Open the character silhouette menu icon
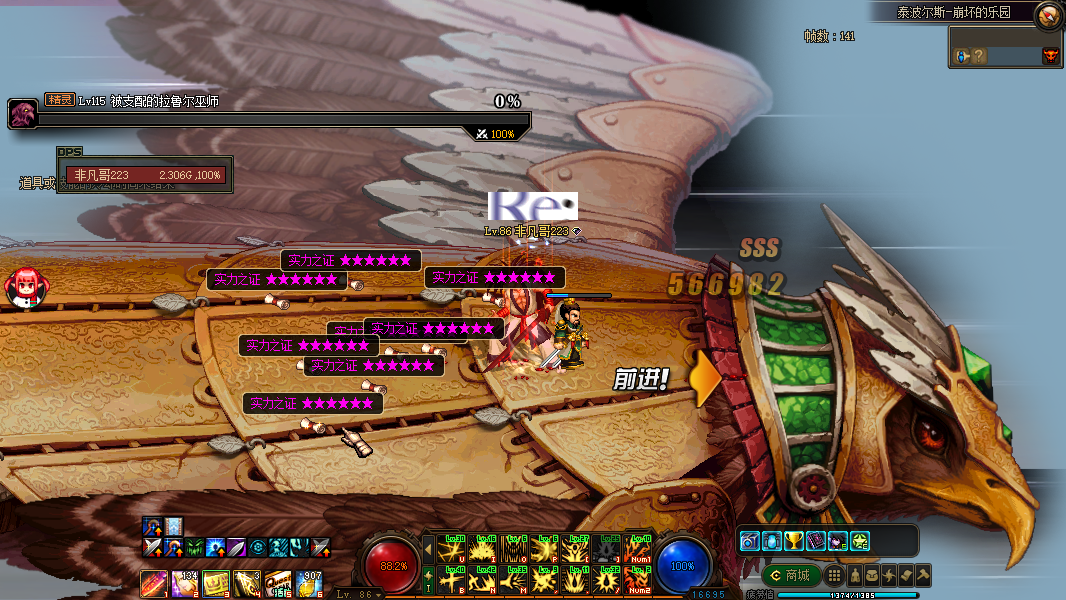1066x600 pixels. pyautogui.click(x=856, y=575)
